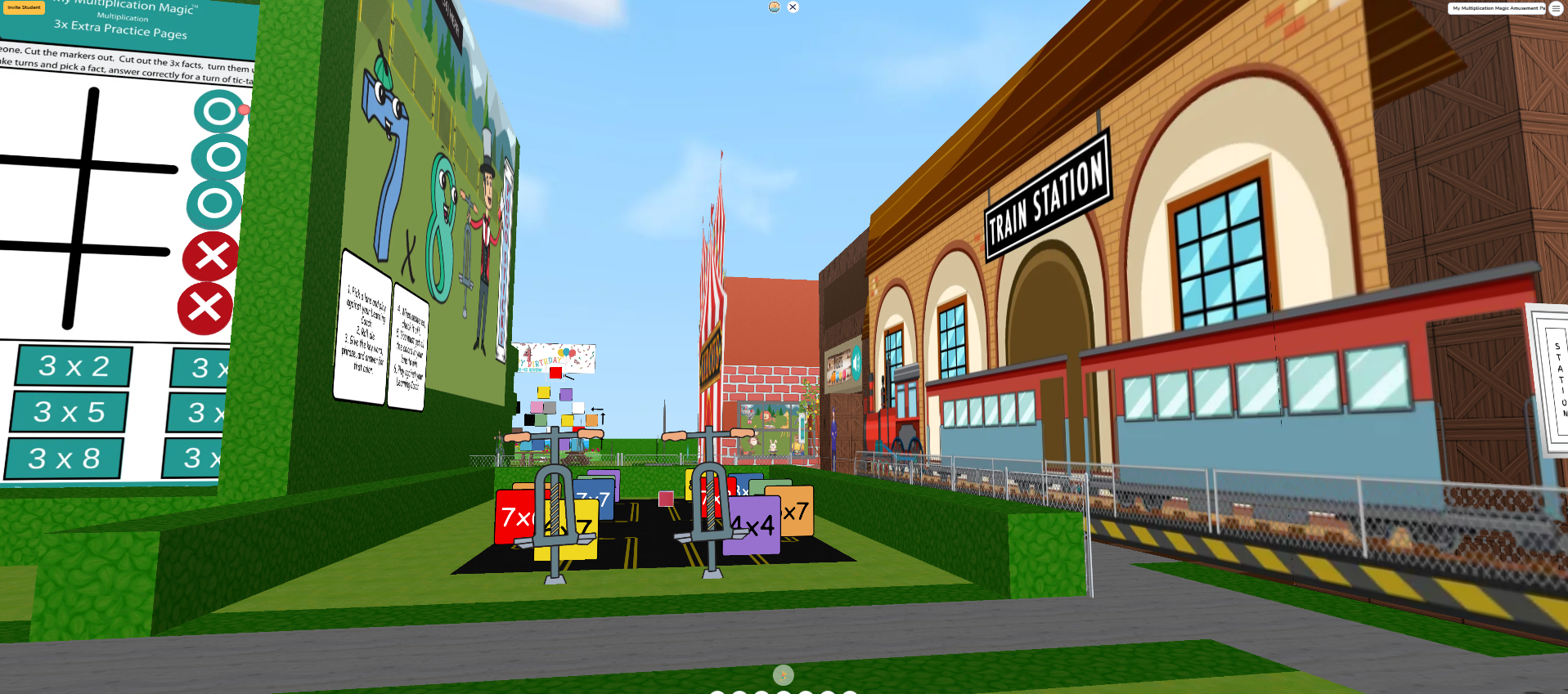Toggle the red X marker on the tic-tac-toe poster
This screenshot has height=694, width=1568.
tap(209, 257)
